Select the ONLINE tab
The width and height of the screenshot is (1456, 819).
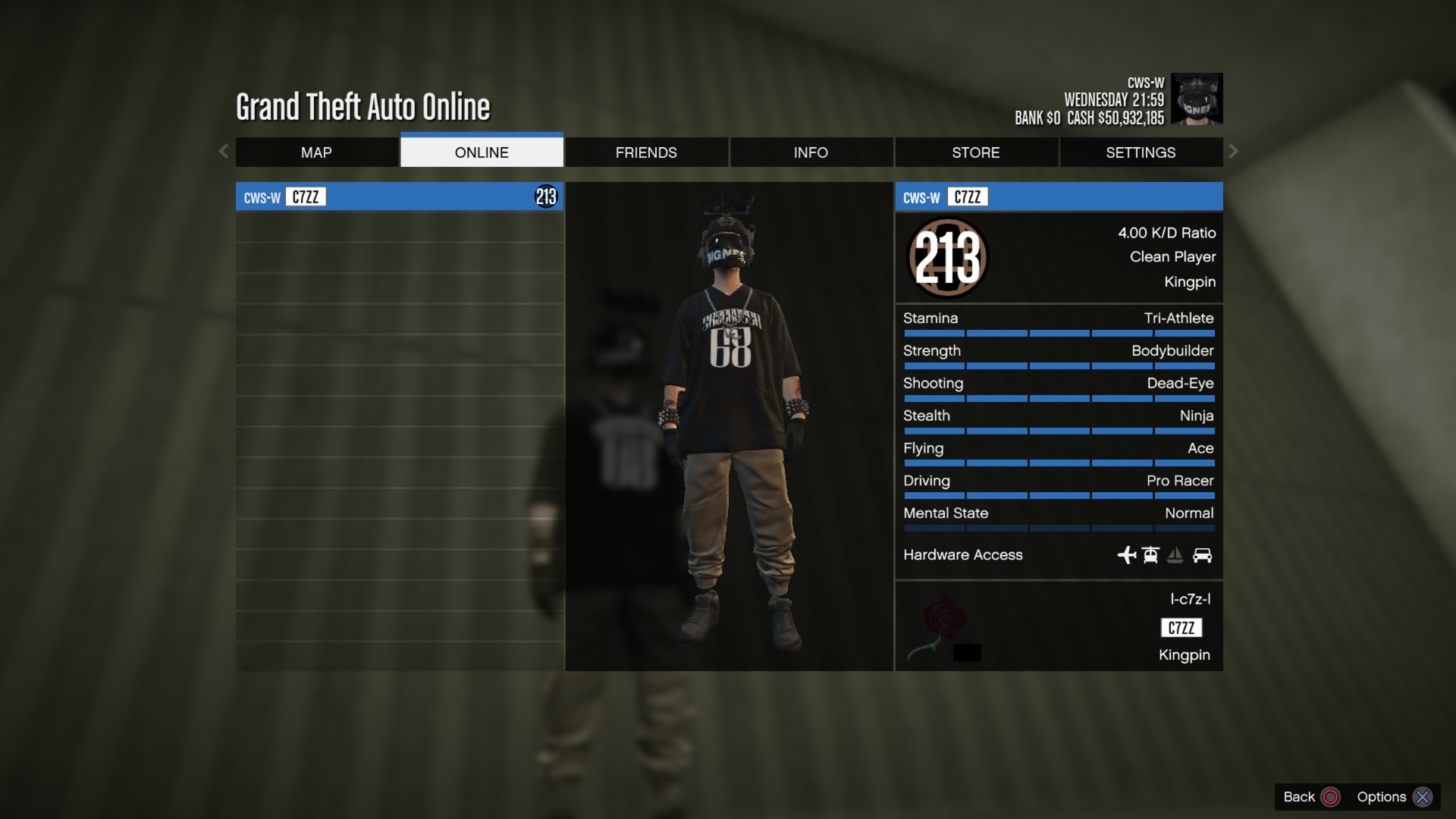(482, 152)
